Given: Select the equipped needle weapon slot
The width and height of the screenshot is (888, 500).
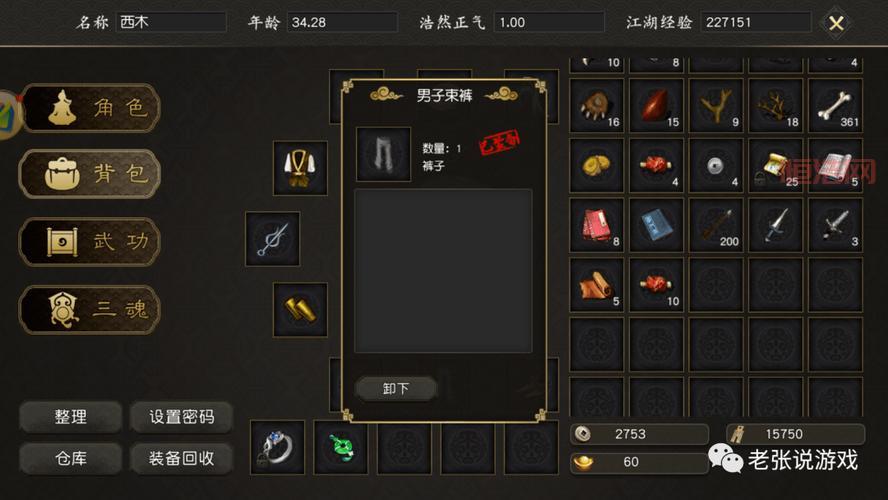Looking at the screenshot, I should pyautogui.click(x=272, y=239).
